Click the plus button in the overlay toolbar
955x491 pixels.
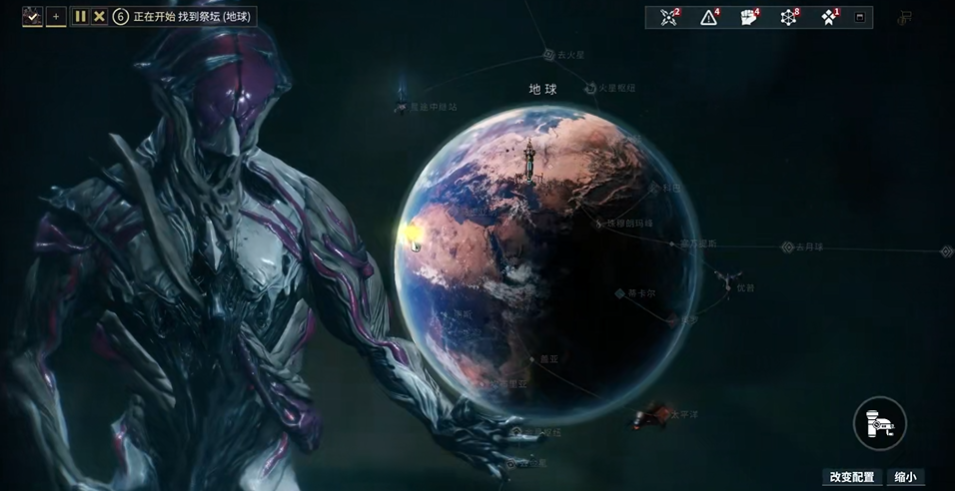56,17
